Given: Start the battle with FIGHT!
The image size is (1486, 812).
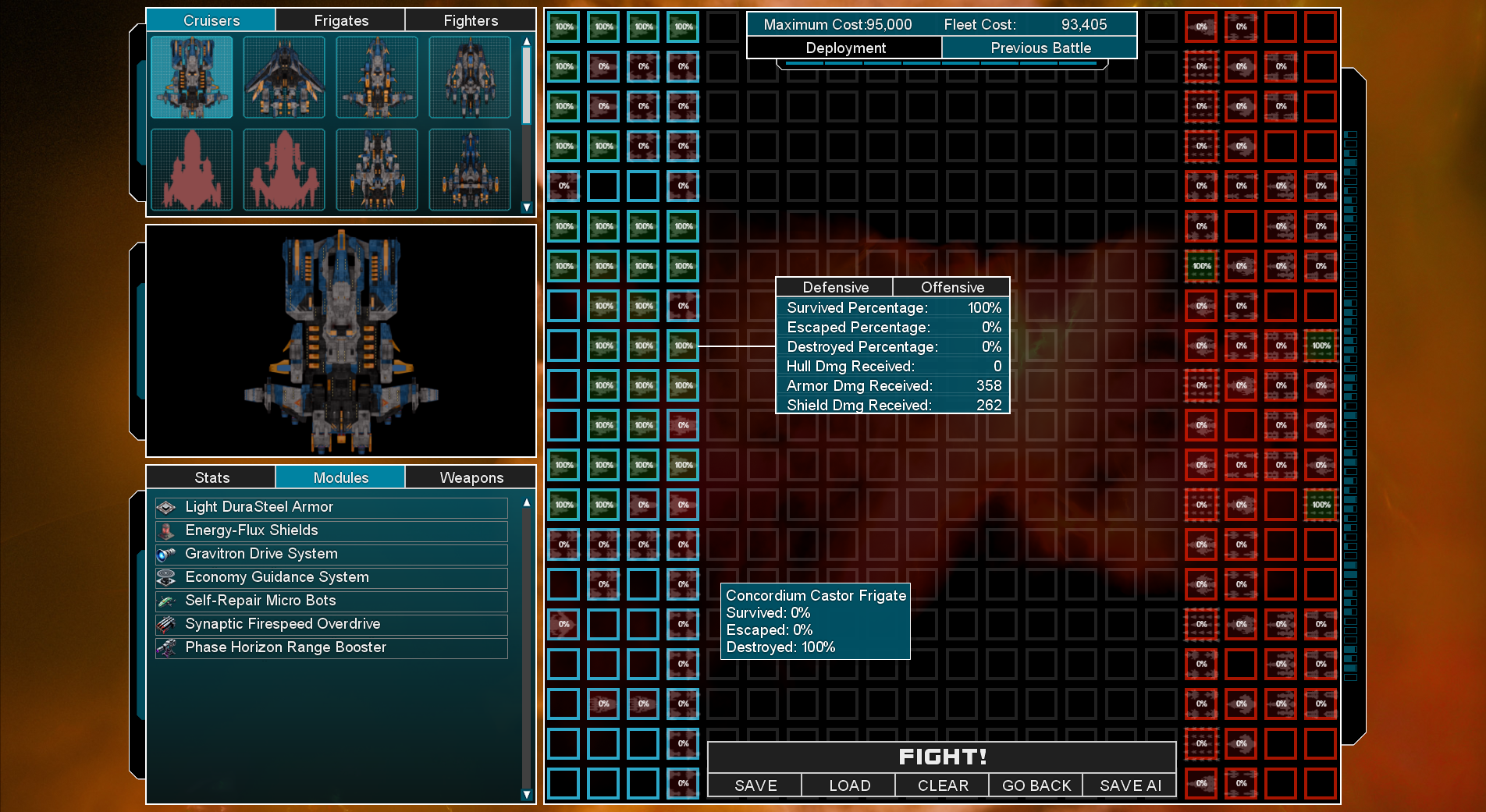Looking at the screenshot, I should 941,757.
